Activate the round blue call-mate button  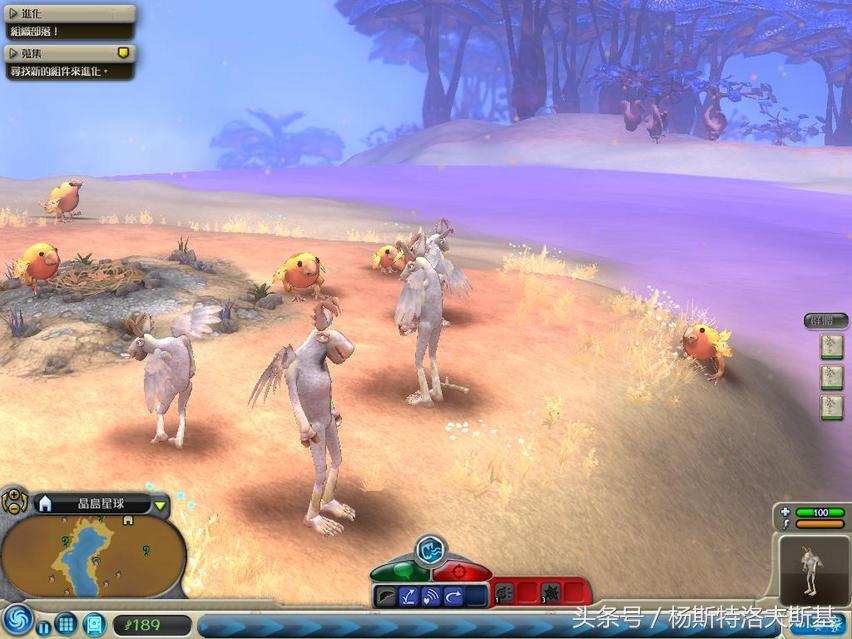point(430,549)
